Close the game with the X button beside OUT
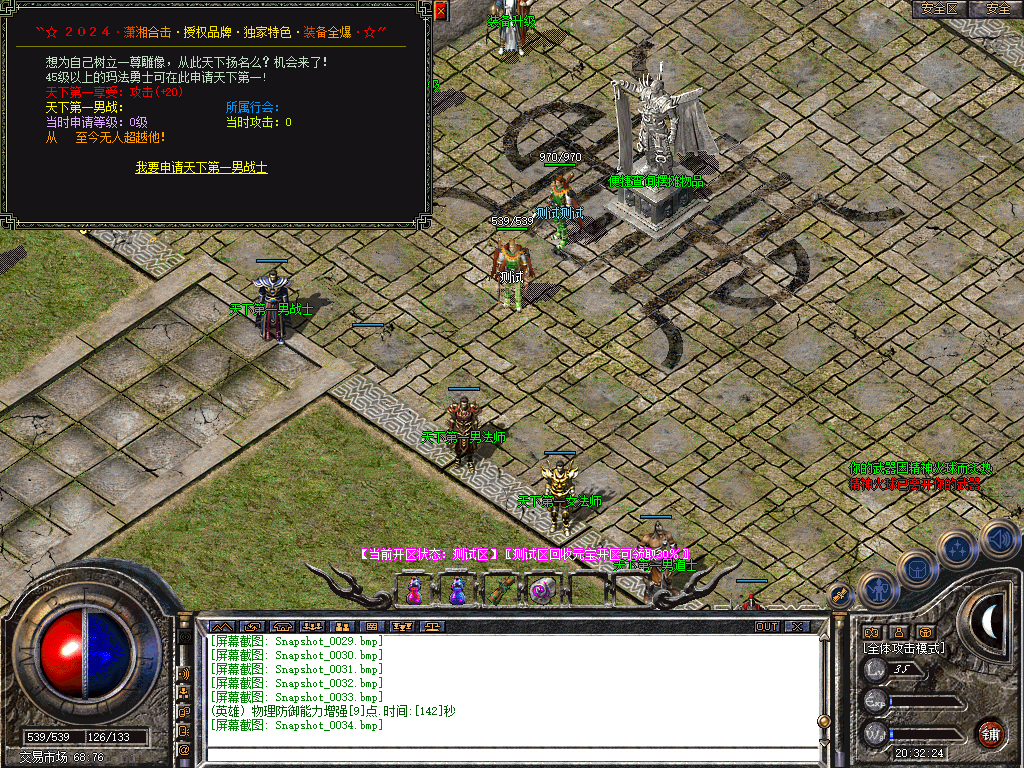 797,627
